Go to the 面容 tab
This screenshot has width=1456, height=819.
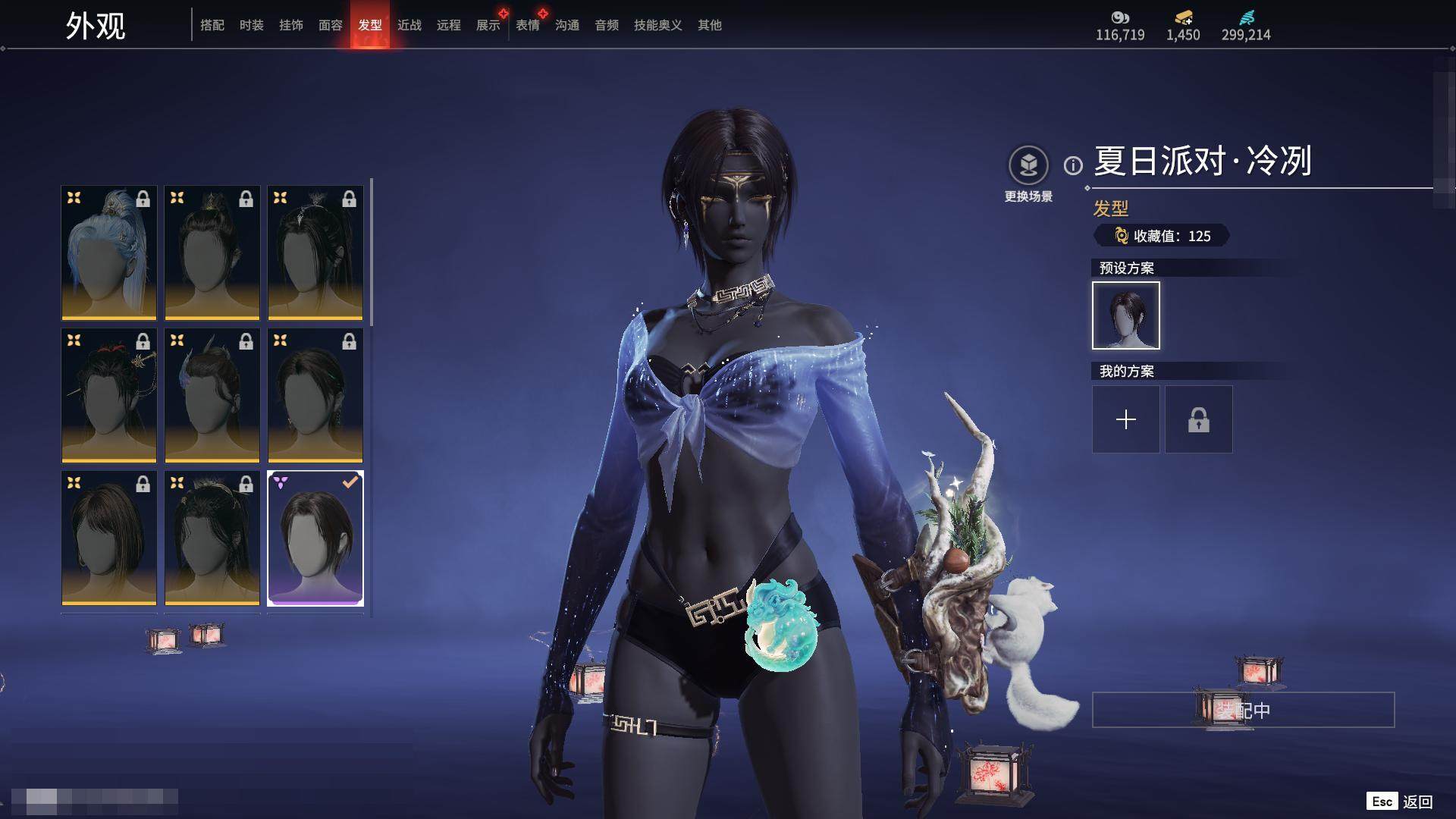point(331,25)
